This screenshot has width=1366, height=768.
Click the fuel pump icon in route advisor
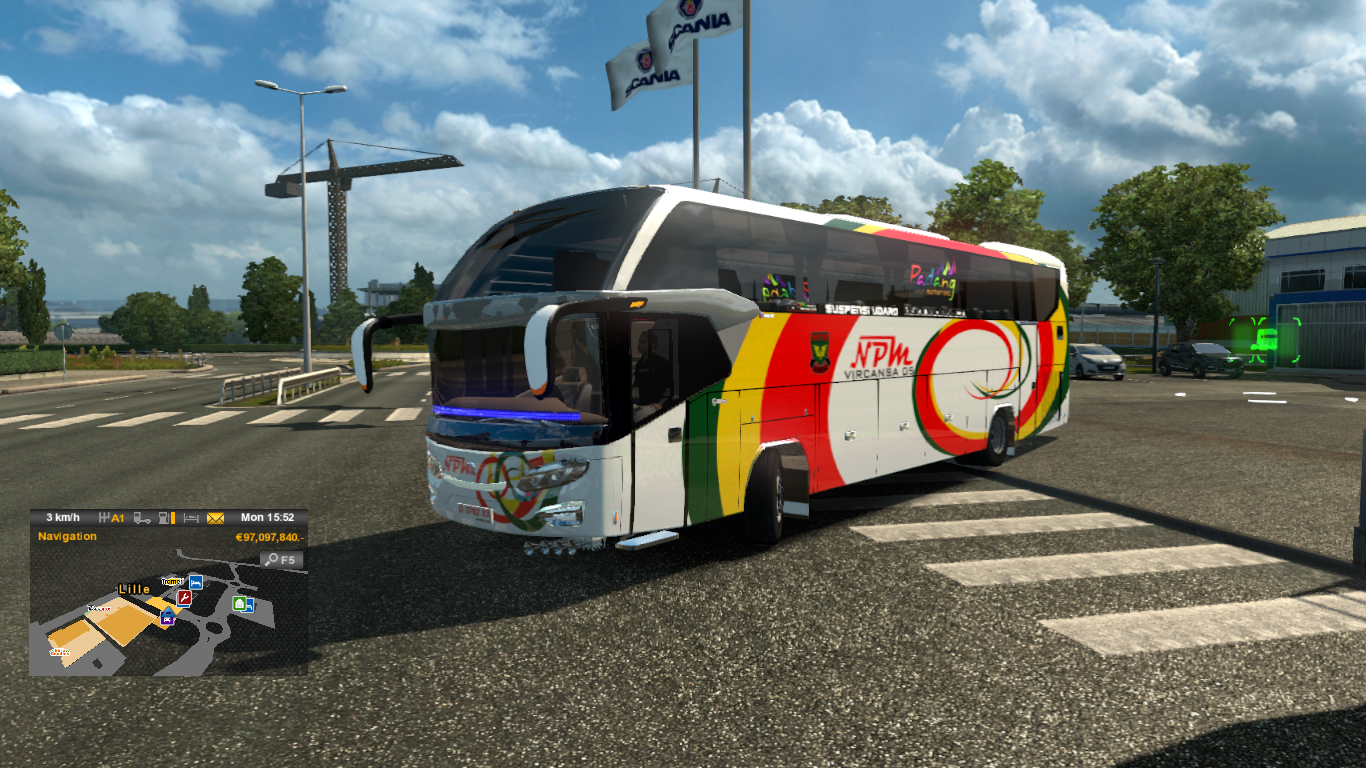click(x=164, y=518)
